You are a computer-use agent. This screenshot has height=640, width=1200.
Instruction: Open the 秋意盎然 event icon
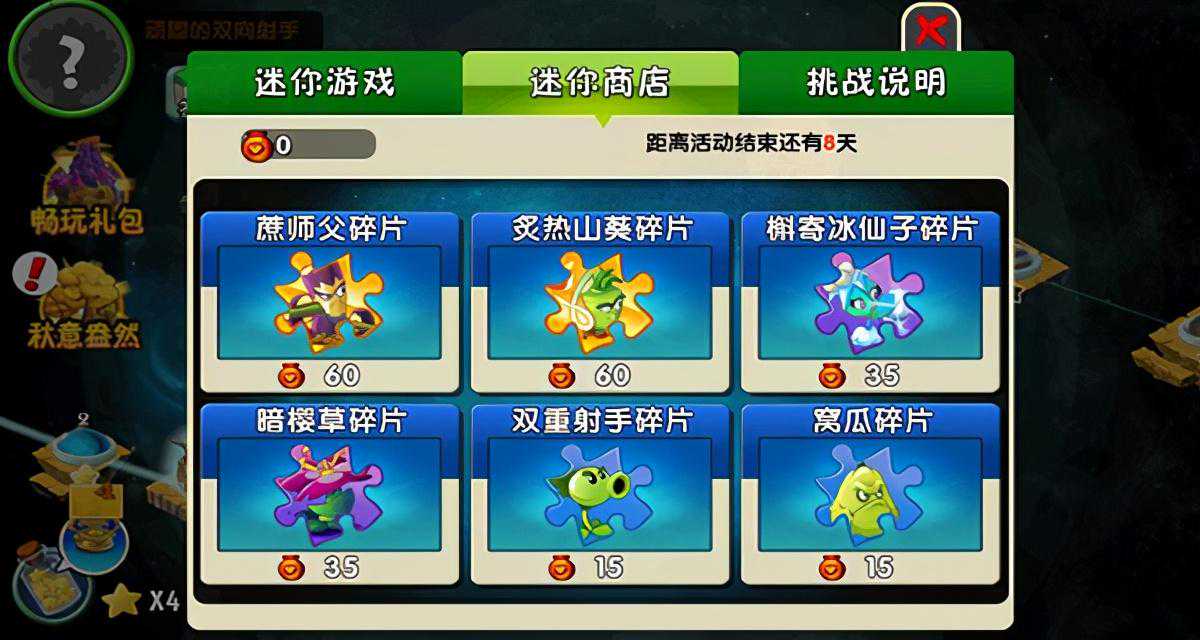tap(85, 305)
